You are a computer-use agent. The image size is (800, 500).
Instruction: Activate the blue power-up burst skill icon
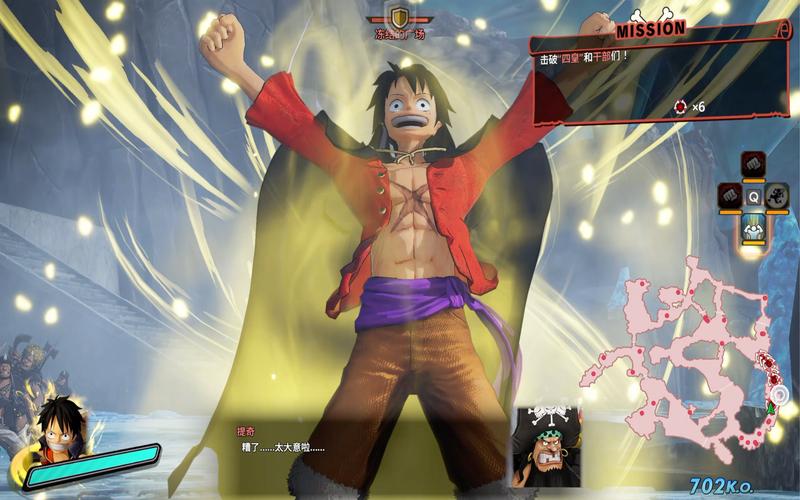753,228
